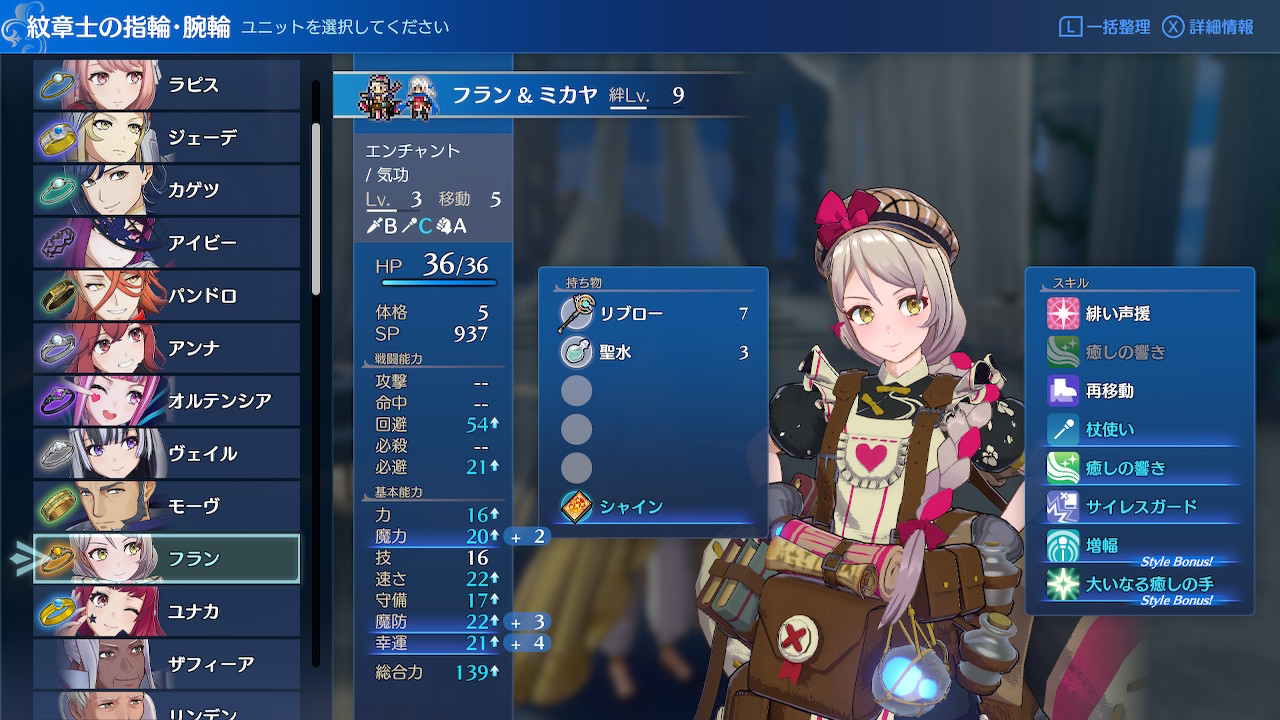Select the ザフィーア unit row
The image size is (1280, 720).
(166, 664)
